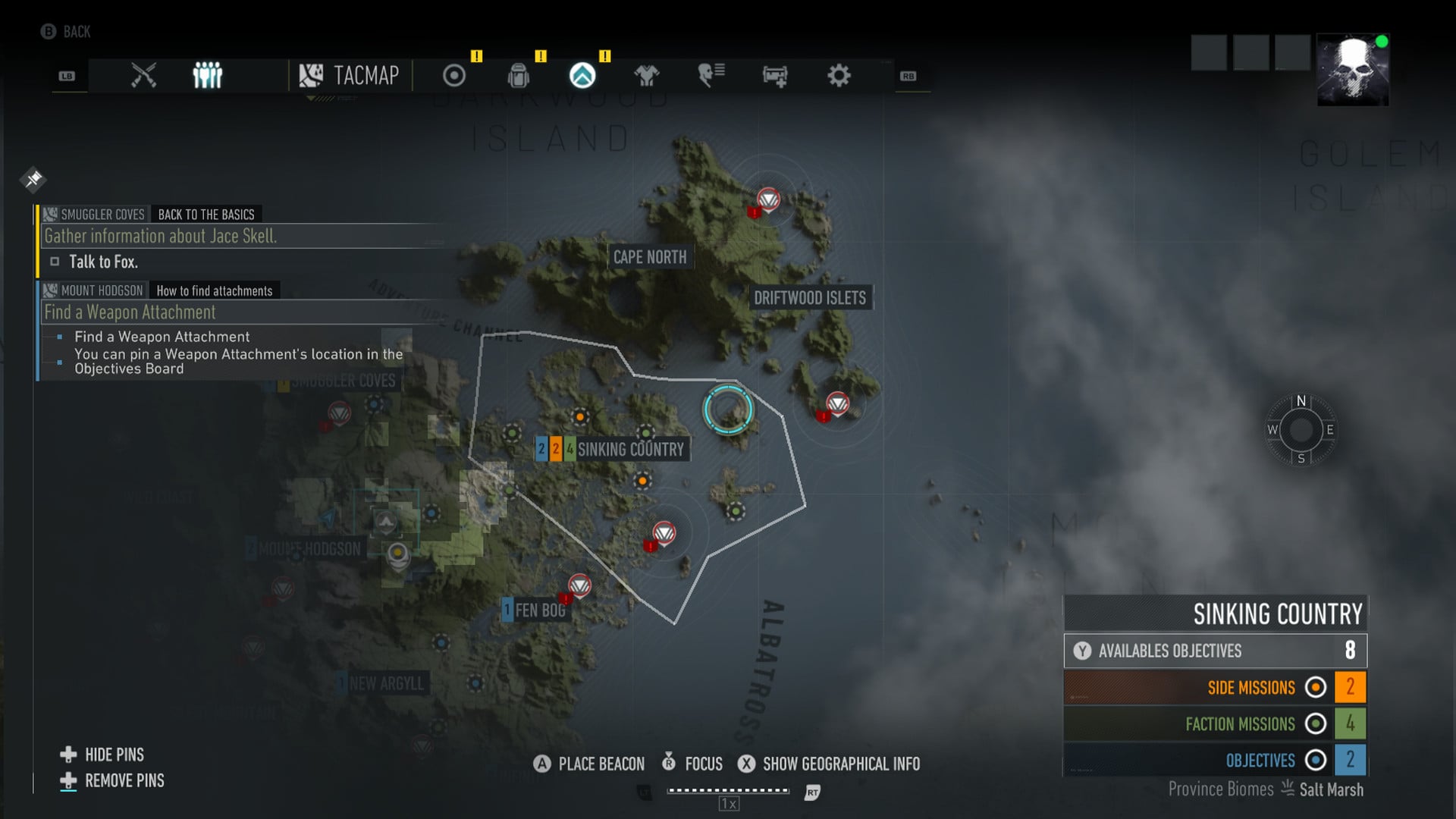Open the Objectives board icon

[453, 76]
